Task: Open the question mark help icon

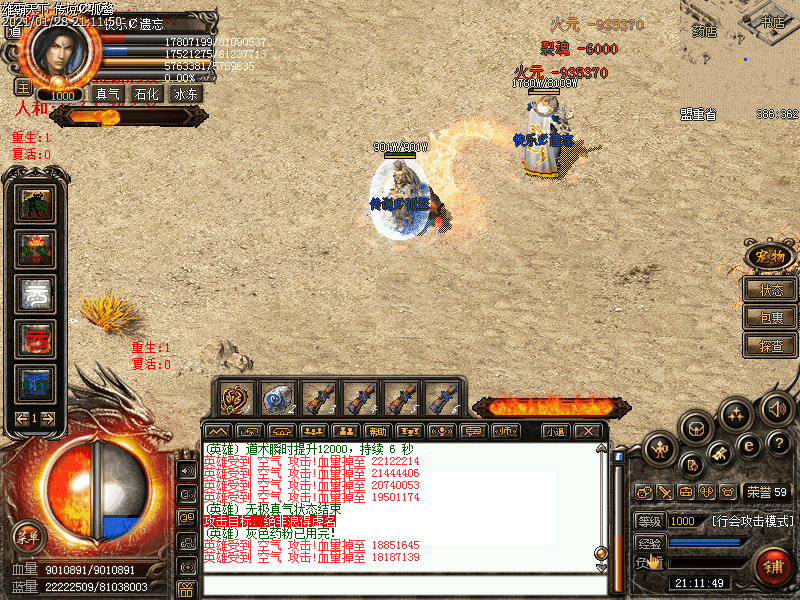Action: pos(780,443)
